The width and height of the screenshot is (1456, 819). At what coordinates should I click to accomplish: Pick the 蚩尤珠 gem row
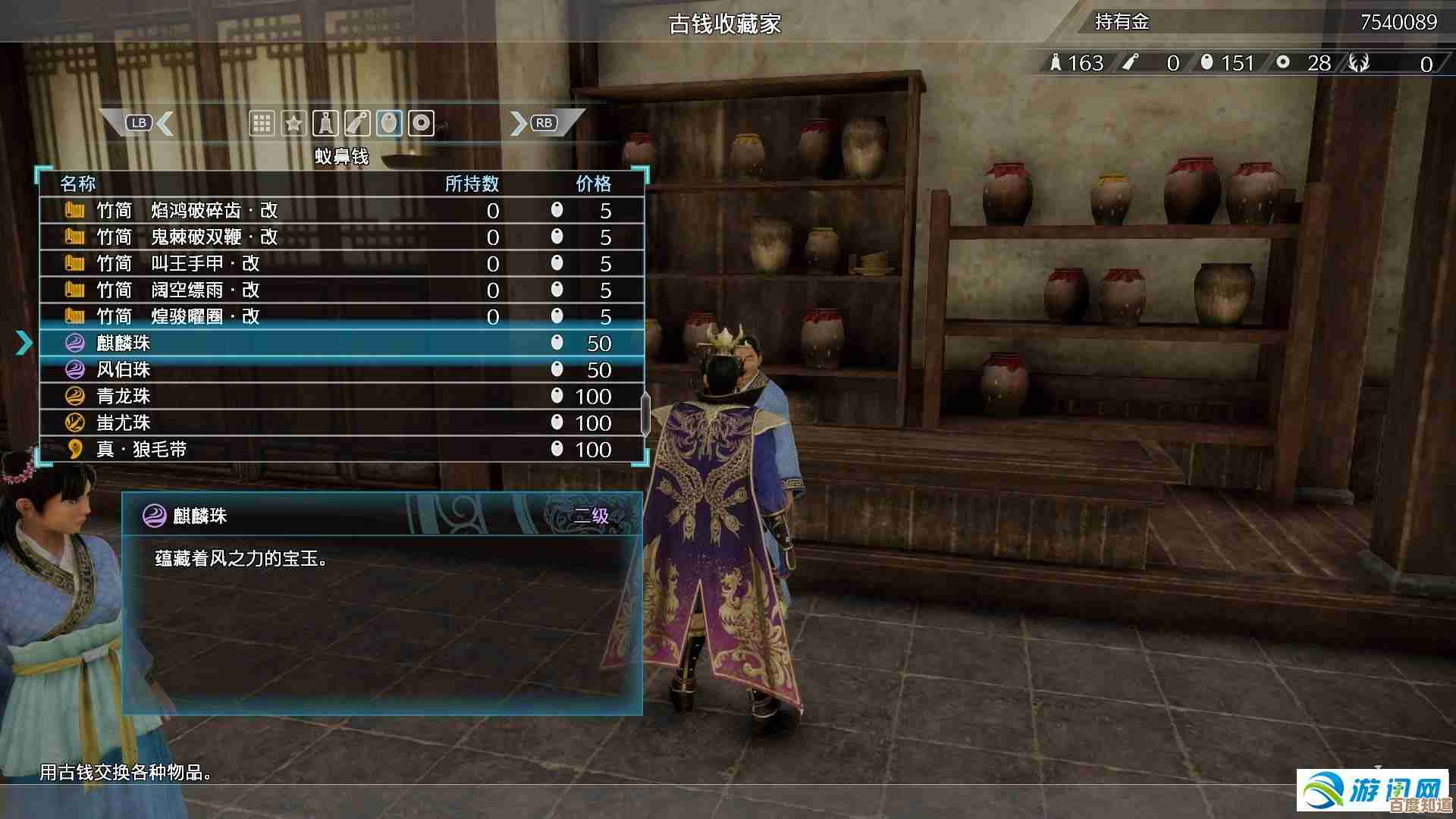[341, 422]
